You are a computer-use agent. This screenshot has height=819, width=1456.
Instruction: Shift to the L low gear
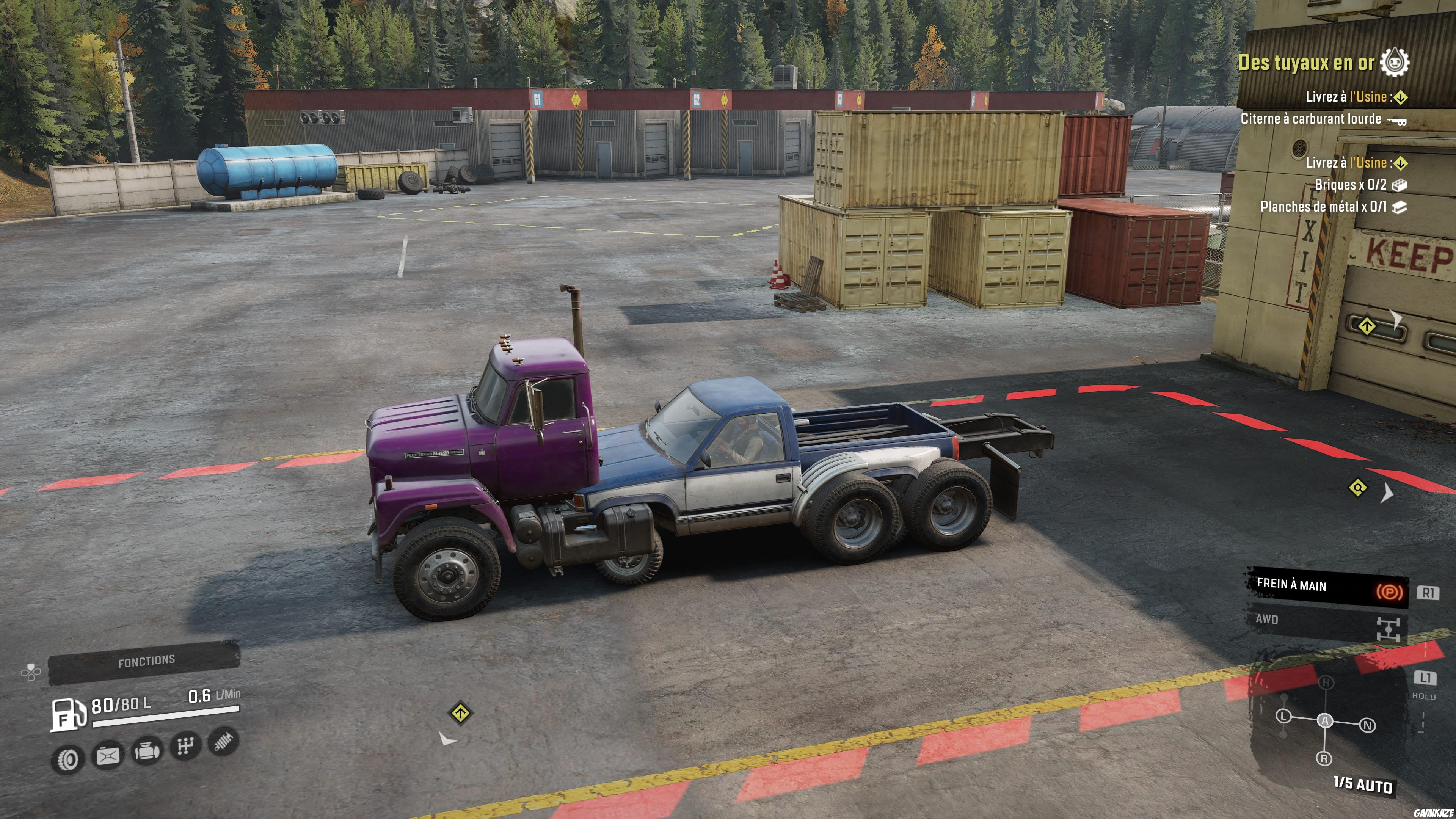click(1284, 717)
